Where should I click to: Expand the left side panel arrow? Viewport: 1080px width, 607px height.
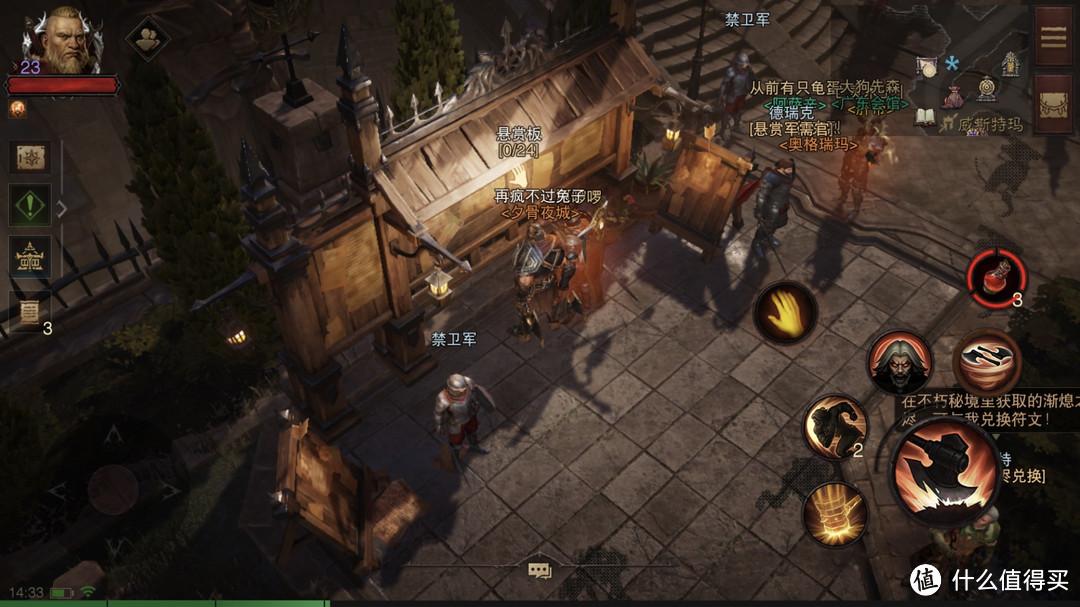(62, 208)
